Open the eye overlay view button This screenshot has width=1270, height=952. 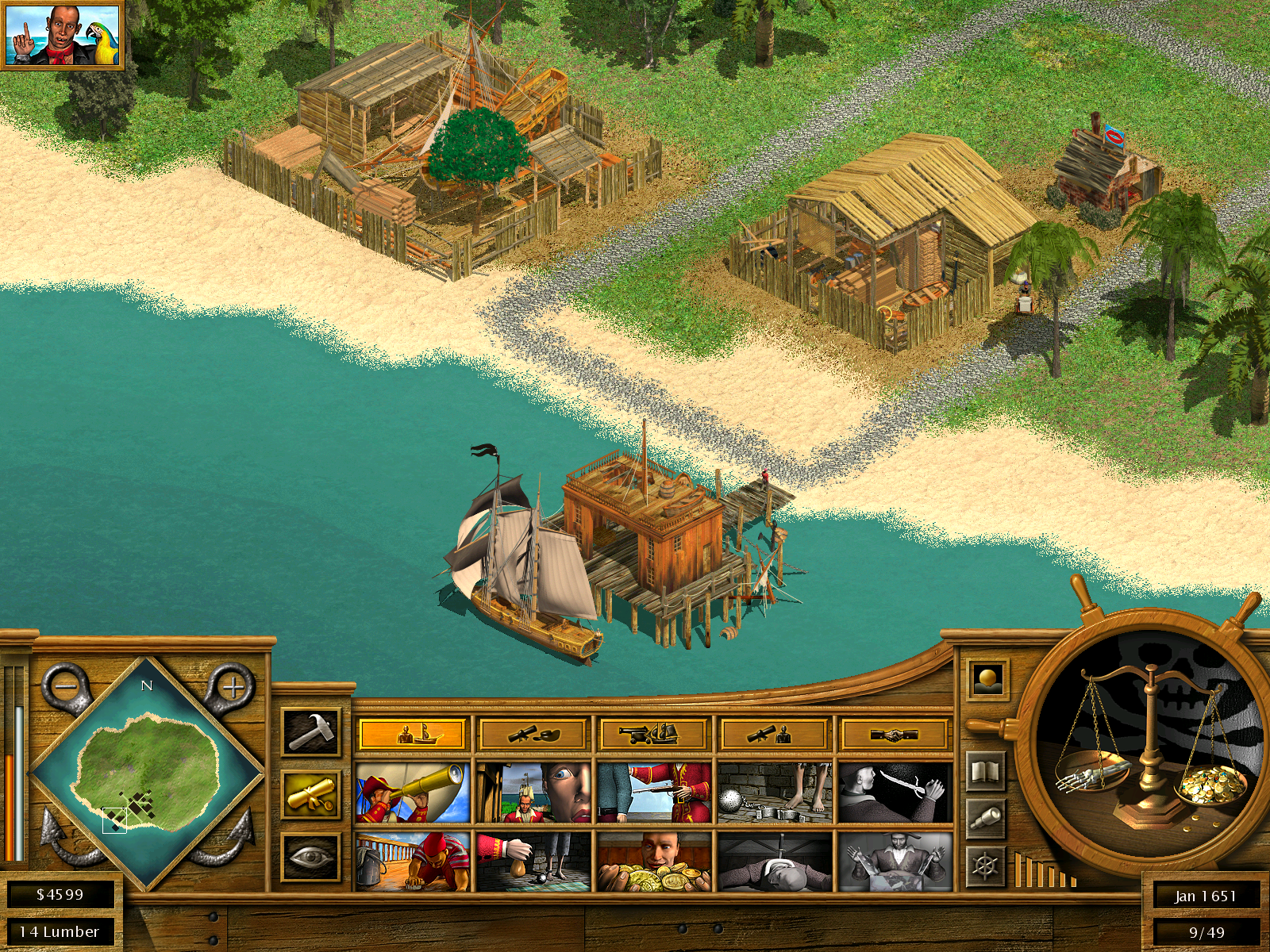[x=311, y=857]
